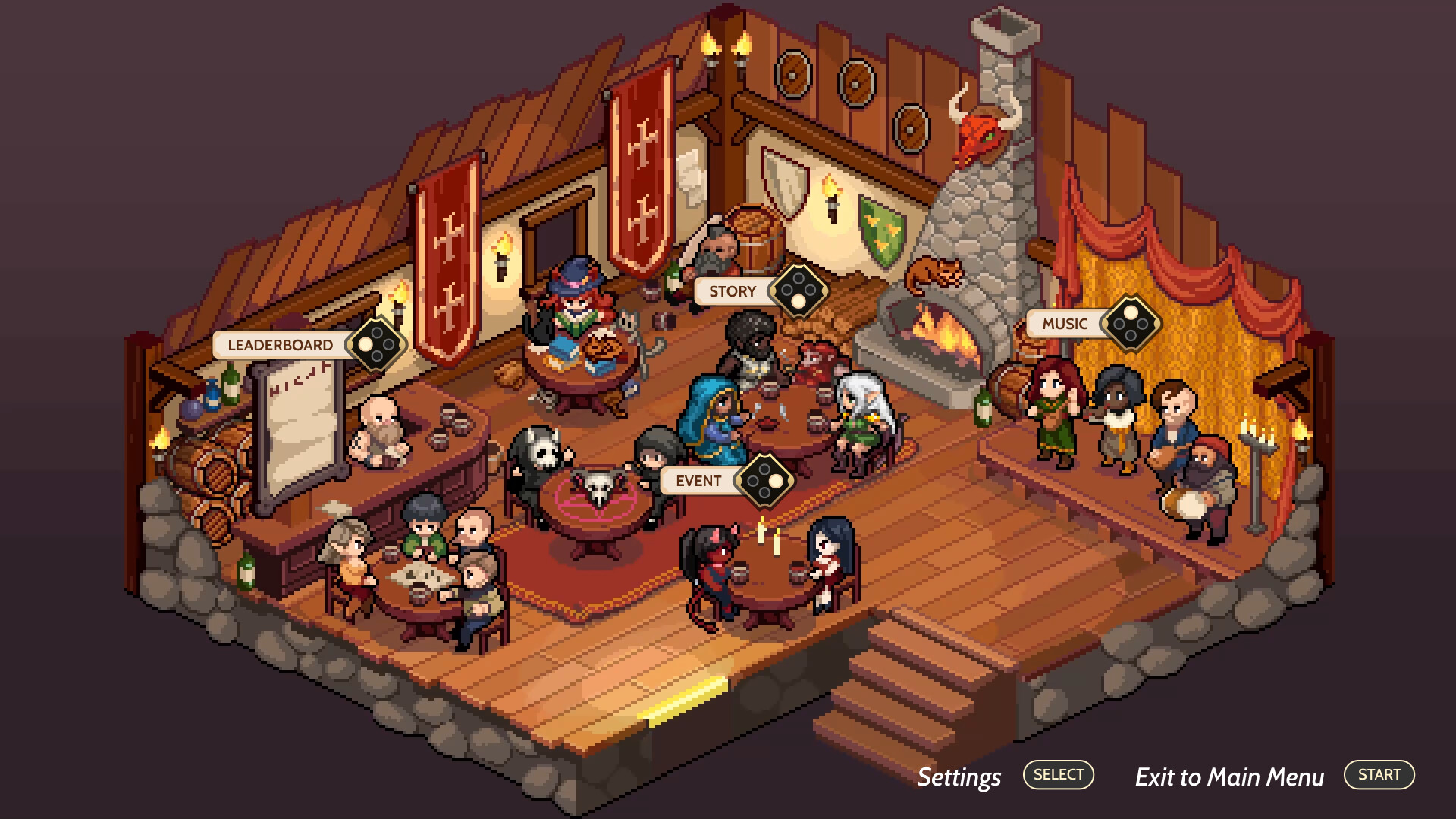Click the EVENT label tag
This screenshot has width=1456, height=819.
click(x=698, y=480)
